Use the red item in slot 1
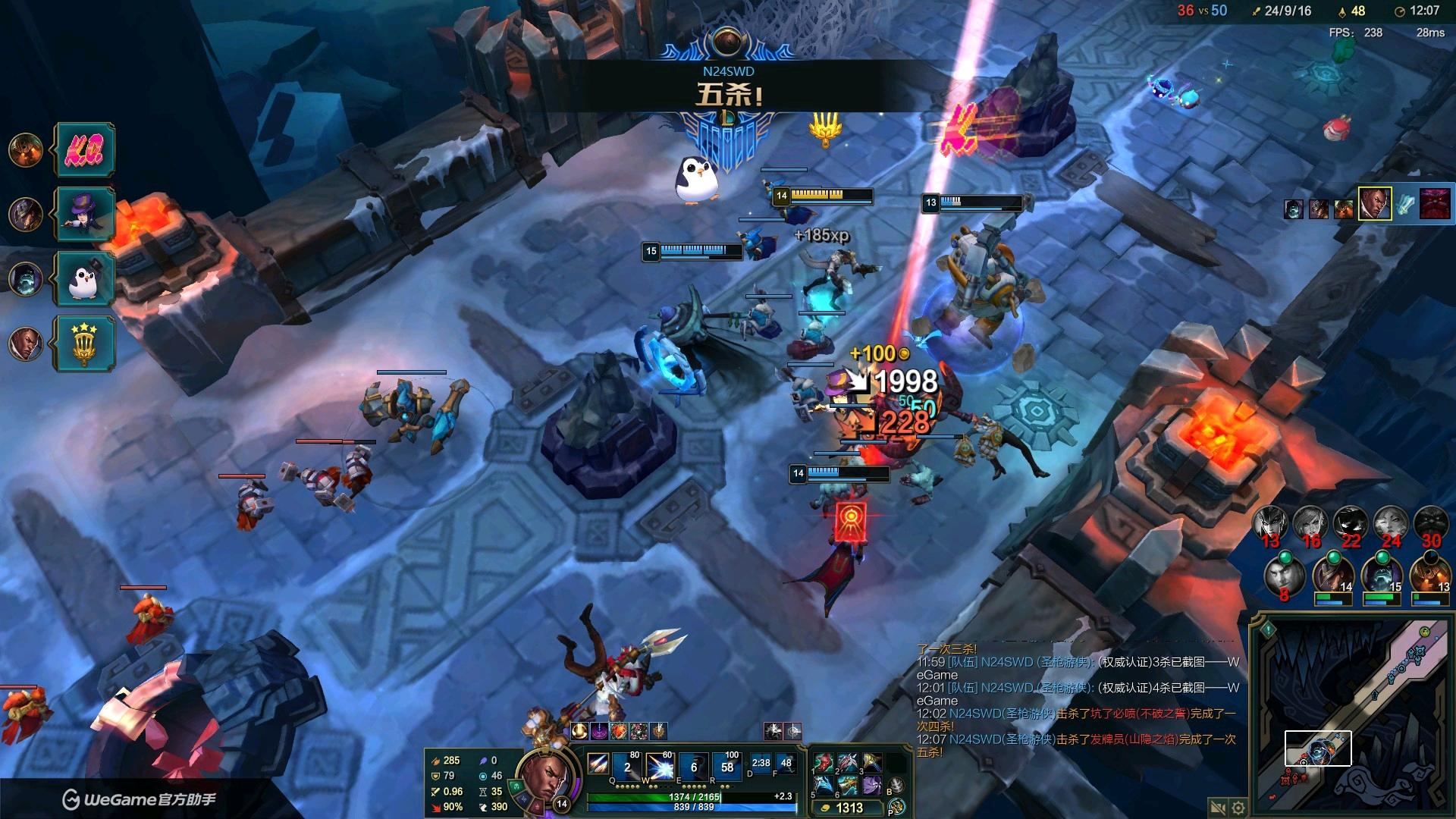Screen dimensions: 1456x819 pyautogui.click(x=824, y=763)
